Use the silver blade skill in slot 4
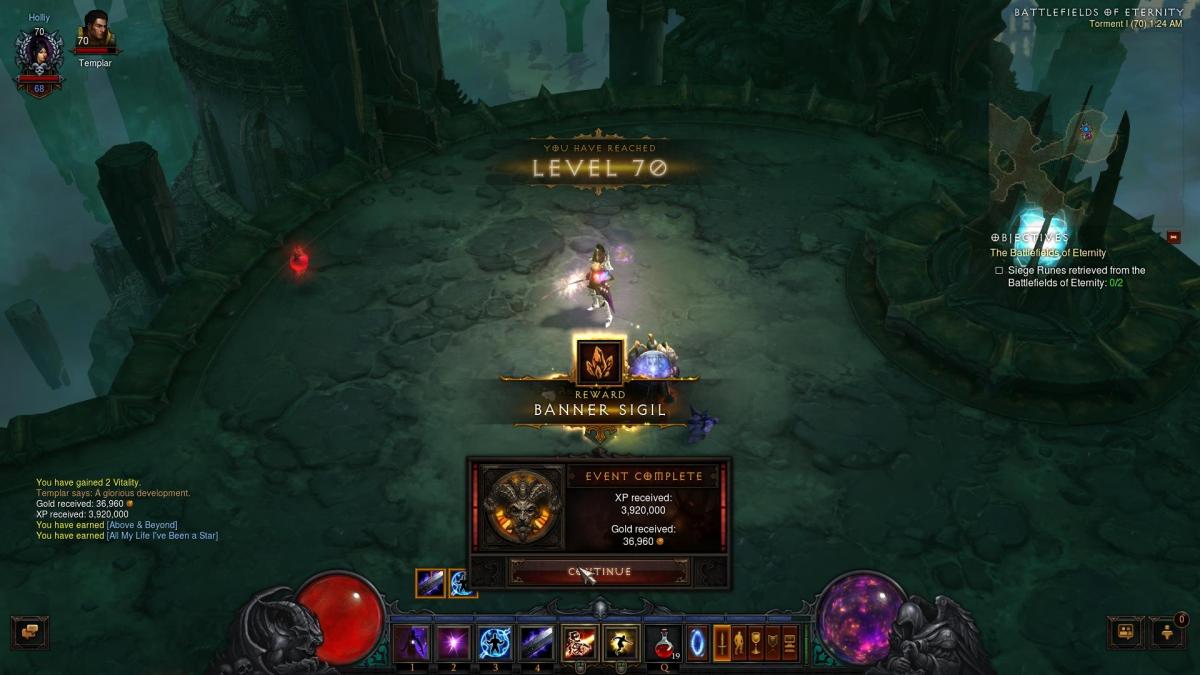The width and height of the screenshot is (1200, 675). tap(537, 642)
